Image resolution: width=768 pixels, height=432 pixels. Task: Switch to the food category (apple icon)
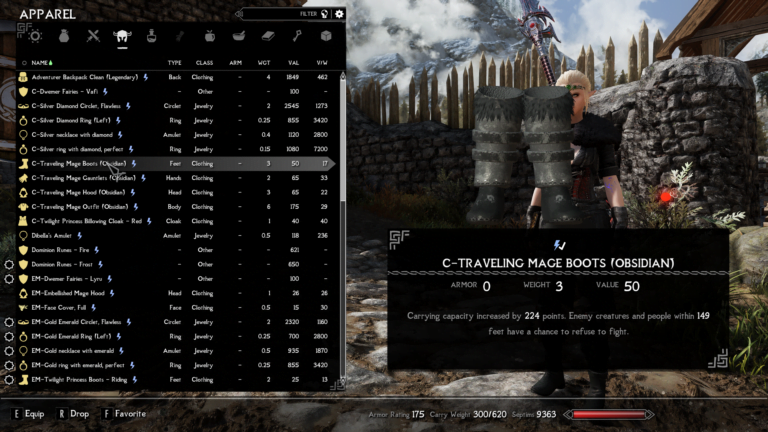[210, 36]
